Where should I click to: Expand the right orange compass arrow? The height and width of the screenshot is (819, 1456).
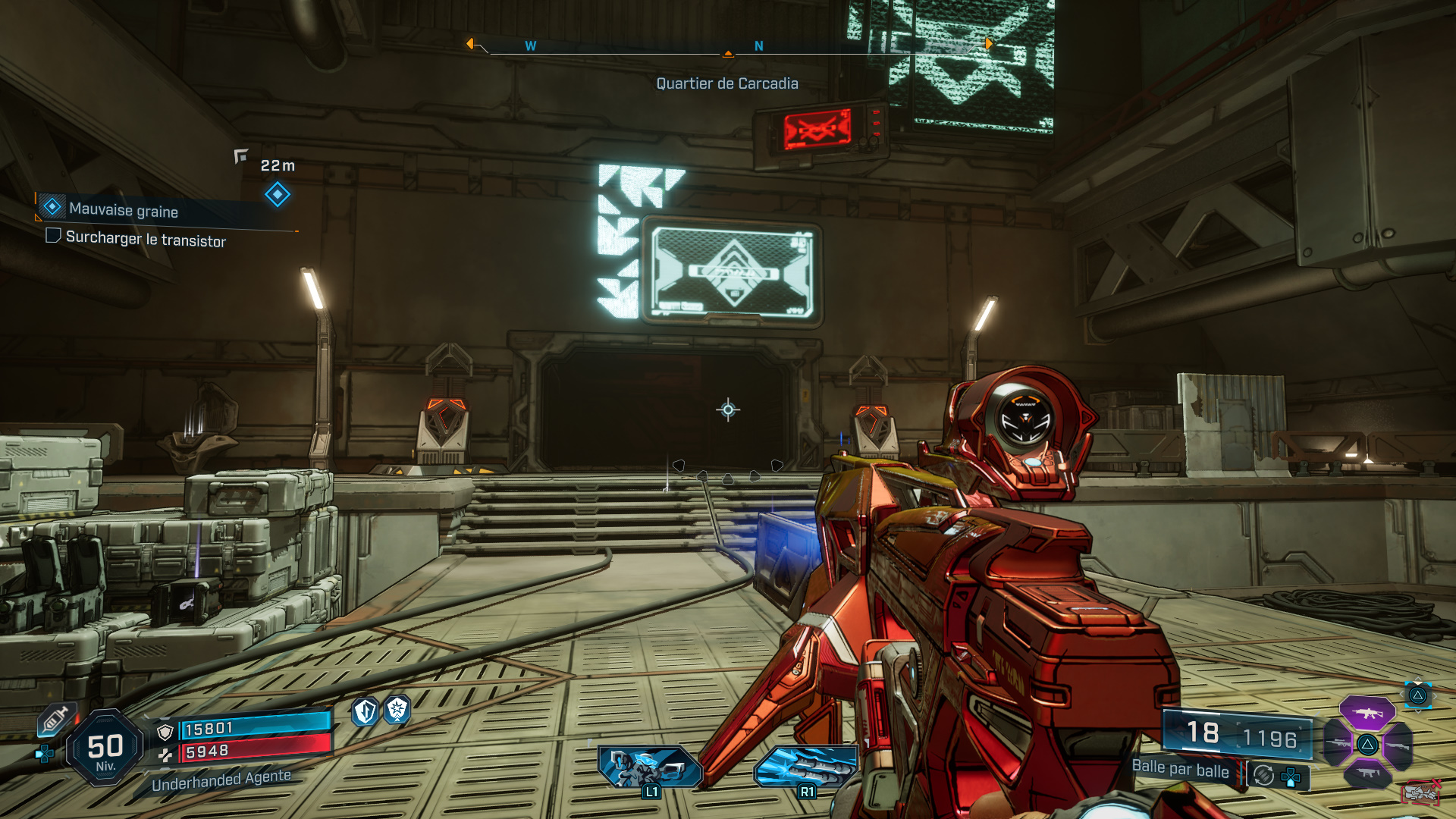pyautogui.click(x=990, y=44)
